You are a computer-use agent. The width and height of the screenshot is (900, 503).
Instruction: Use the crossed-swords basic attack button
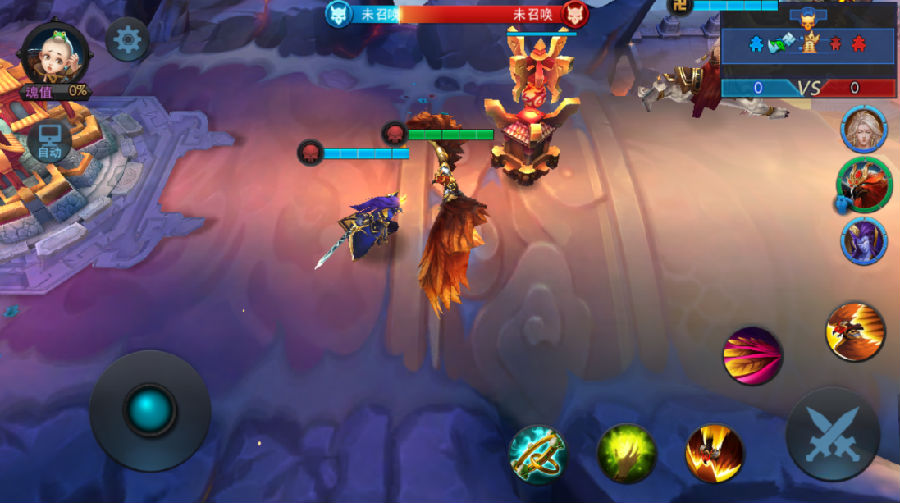832,435
